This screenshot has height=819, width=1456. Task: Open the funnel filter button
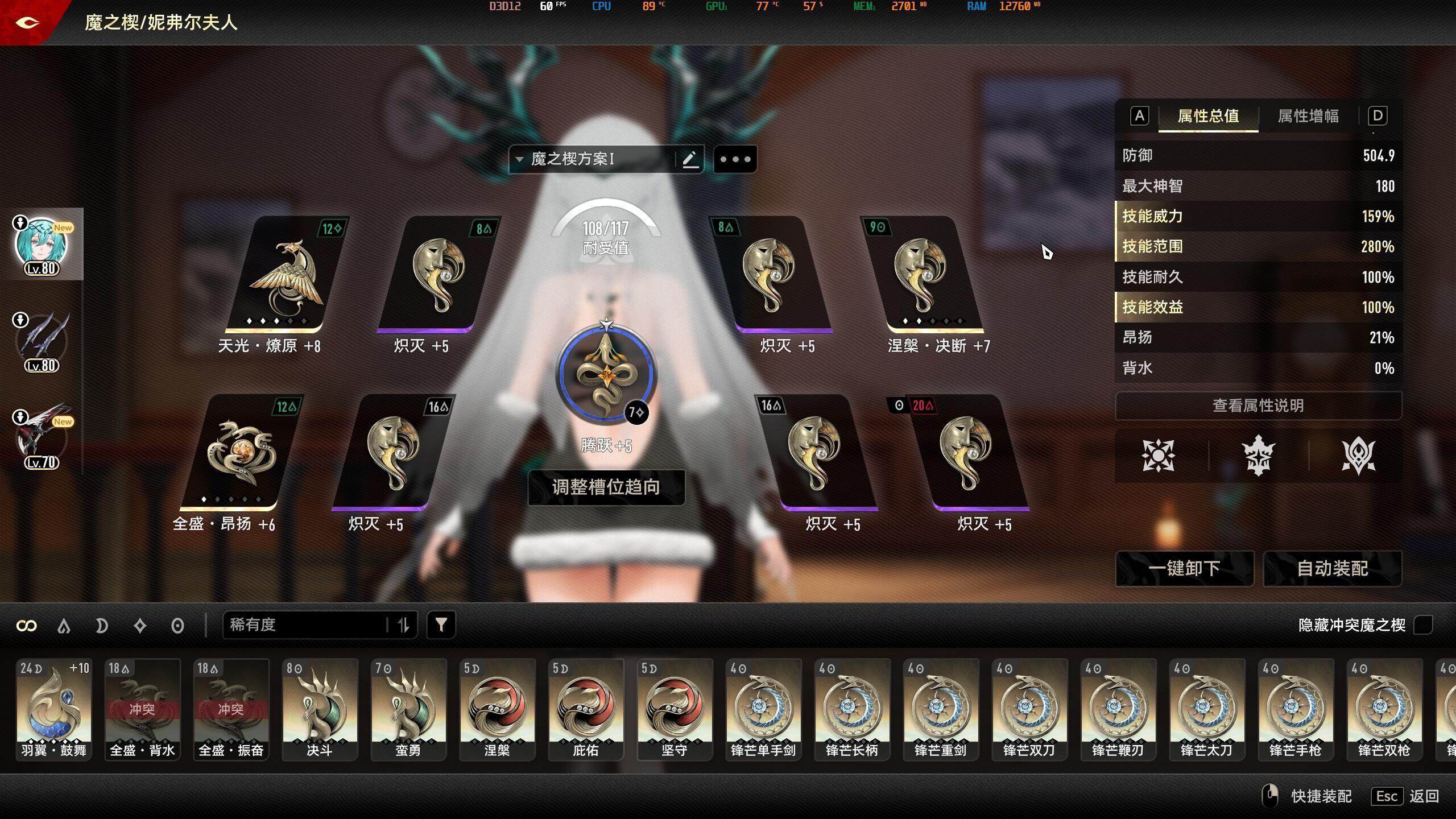tap(441, 625)
